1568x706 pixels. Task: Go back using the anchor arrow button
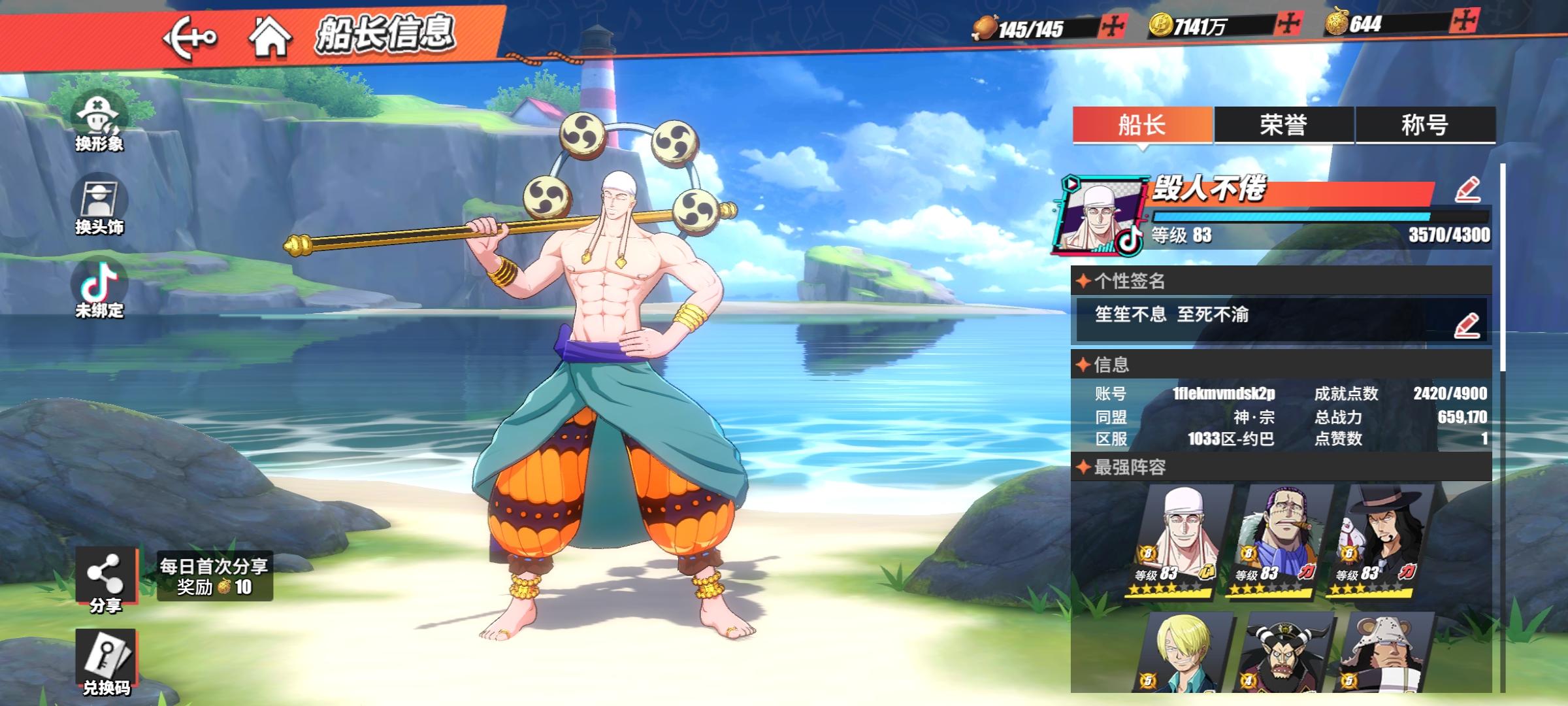pyautogui.click(x=189, y=38)
